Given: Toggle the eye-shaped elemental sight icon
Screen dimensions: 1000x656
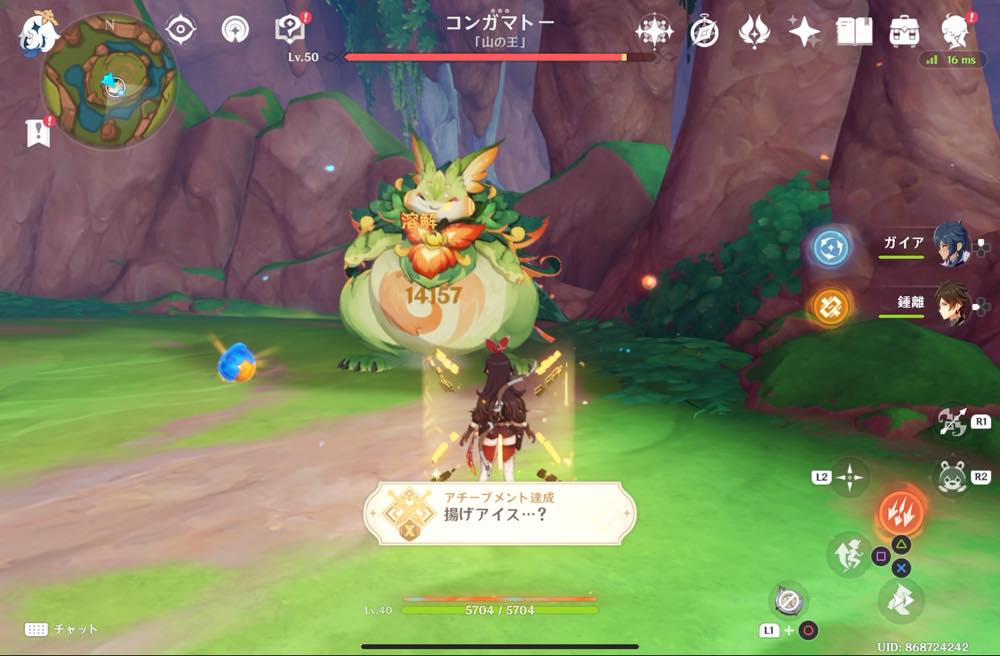Looking at the screenshot, I should pos(180,30).
